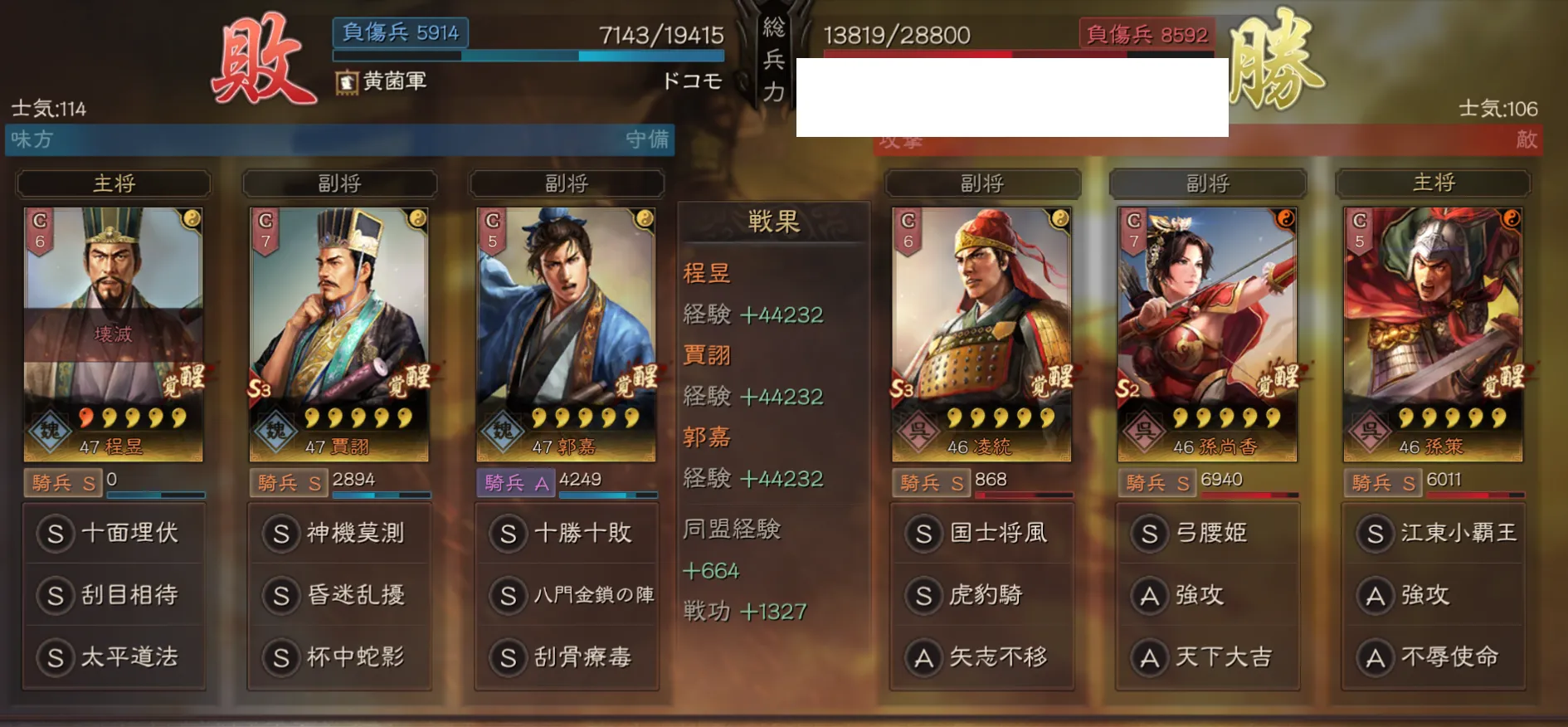Open the 賈詡 general portrait
Viewport: 1568px width, 727px height.
(338, 334)
